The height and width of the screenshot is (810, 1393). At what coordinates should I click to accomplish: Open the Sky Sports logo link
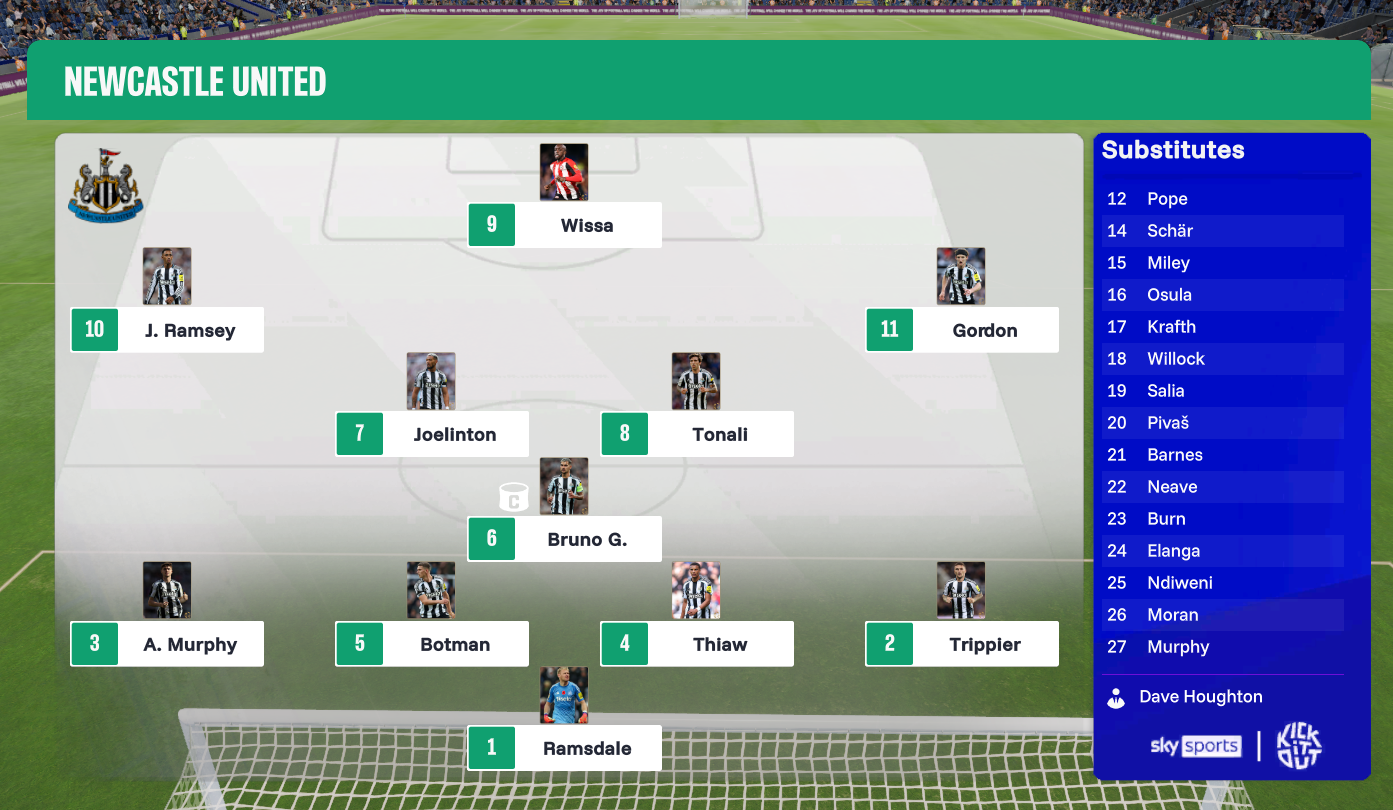(1195, 746)
